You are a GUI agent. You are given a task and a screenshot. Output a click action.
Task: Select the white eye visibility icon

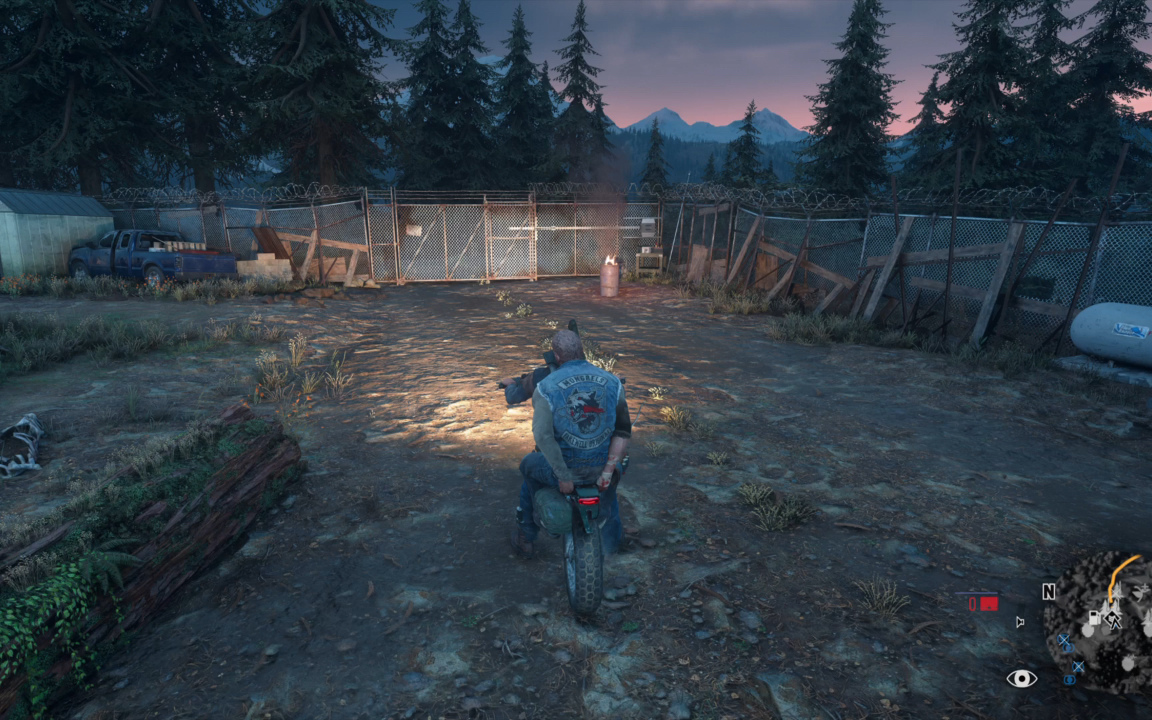pos(1021,679)
